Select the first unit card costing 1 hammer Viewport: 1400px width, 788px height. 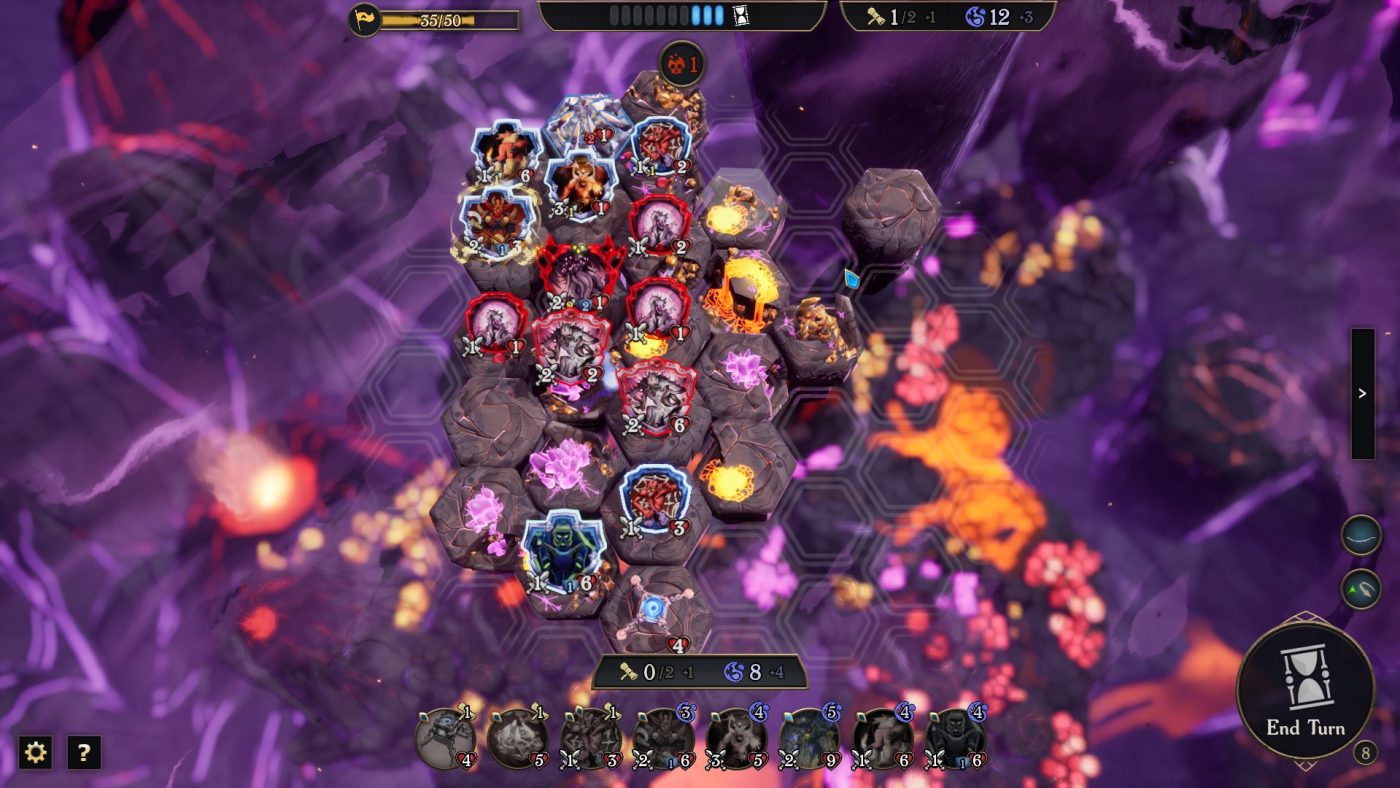(x=443, y=740)
